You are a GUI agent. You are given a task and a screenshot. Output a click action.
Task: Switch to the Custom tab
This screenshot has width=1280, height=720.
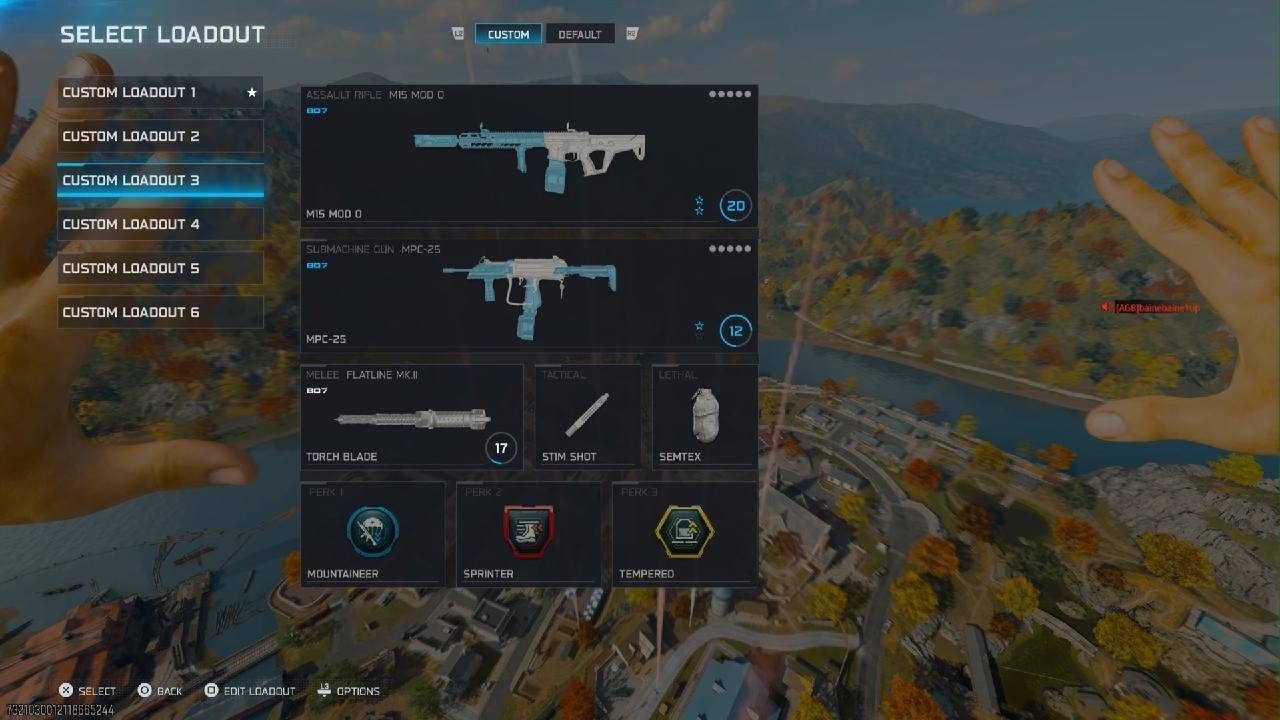coord(508,35)
